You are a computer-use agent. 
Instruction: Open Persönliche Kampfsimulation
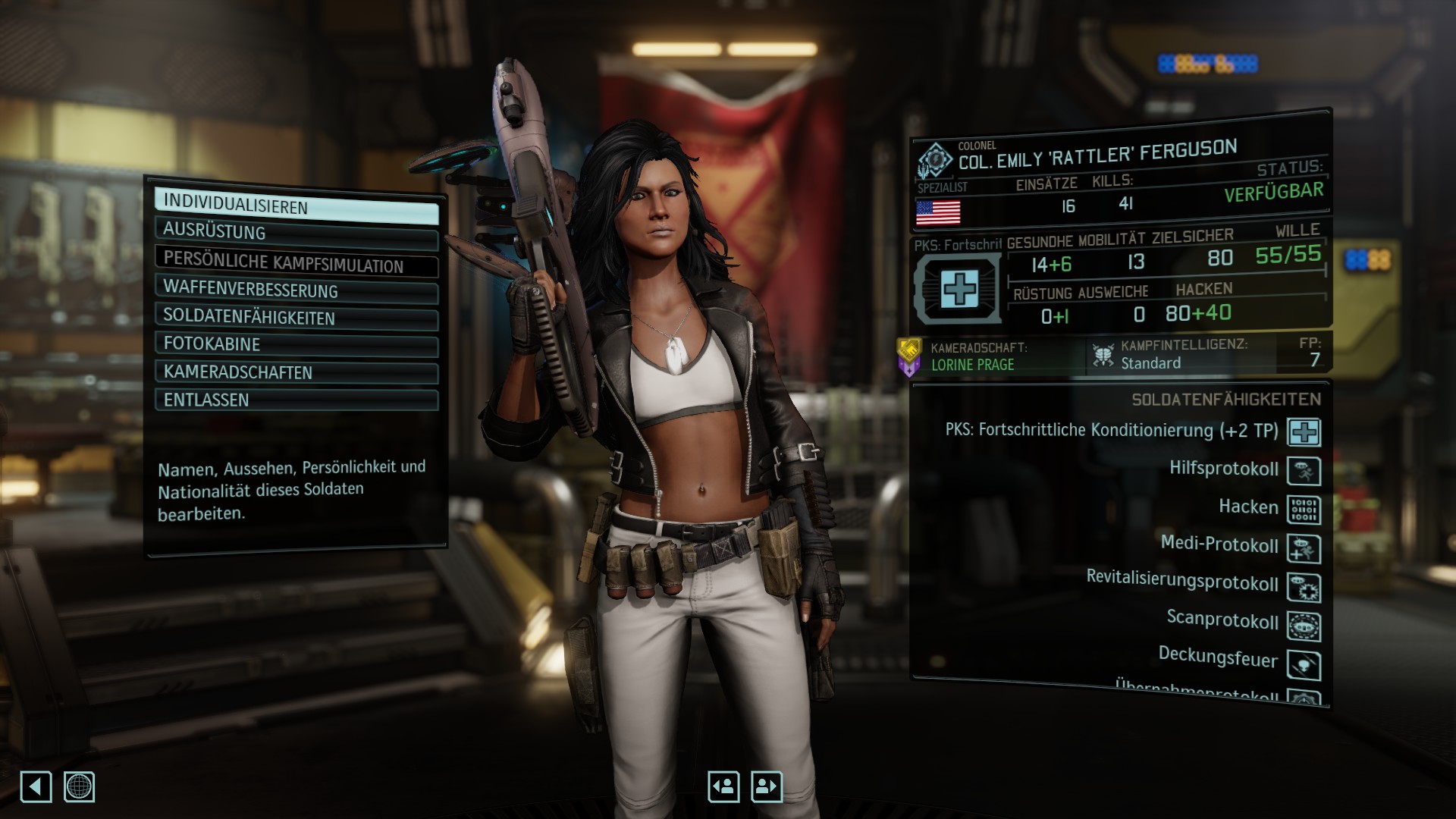[x=296, y=262]
